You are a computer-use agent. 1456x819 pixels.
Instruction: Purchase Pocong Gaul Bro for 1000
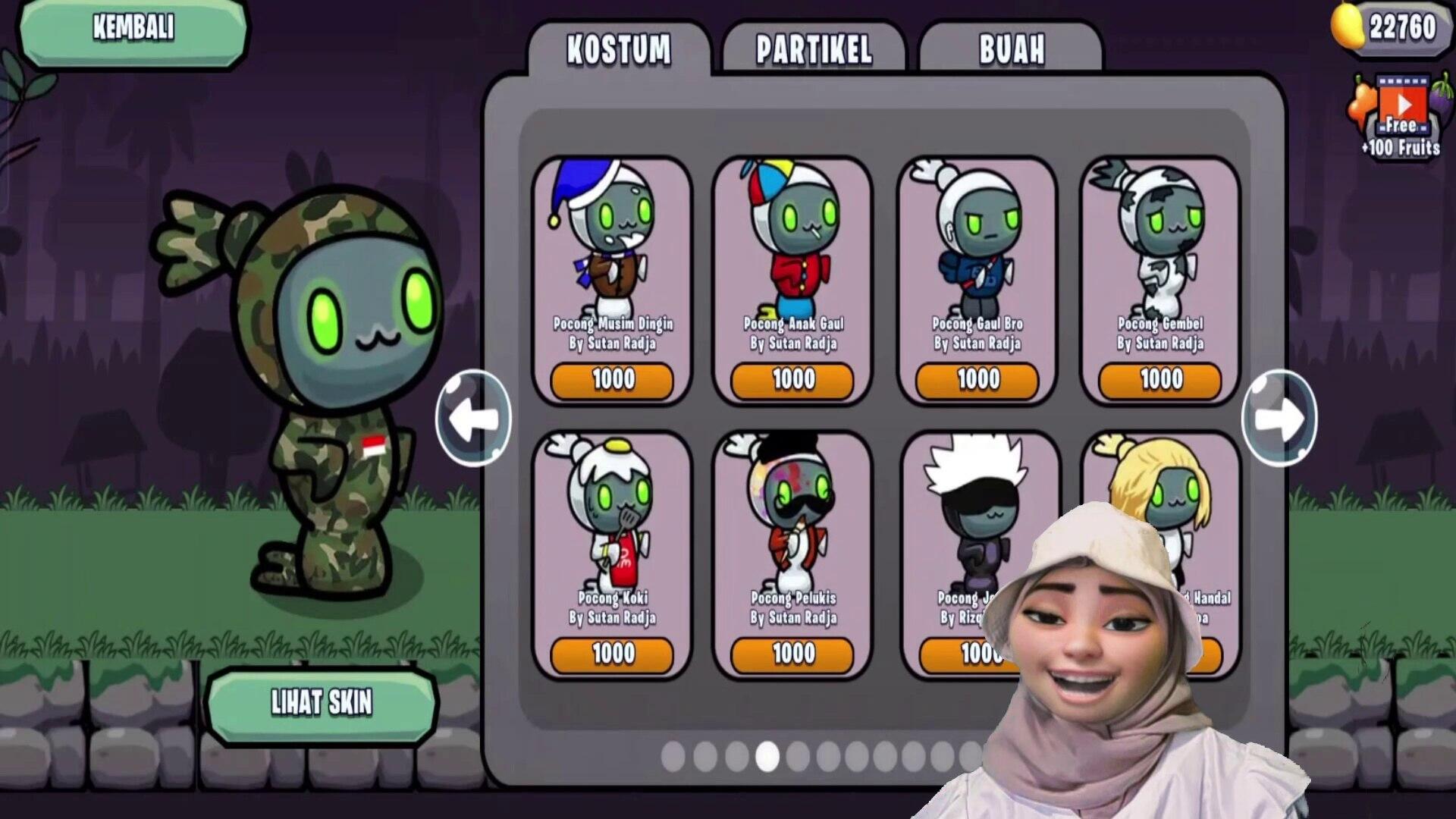[x=977, y=380]
